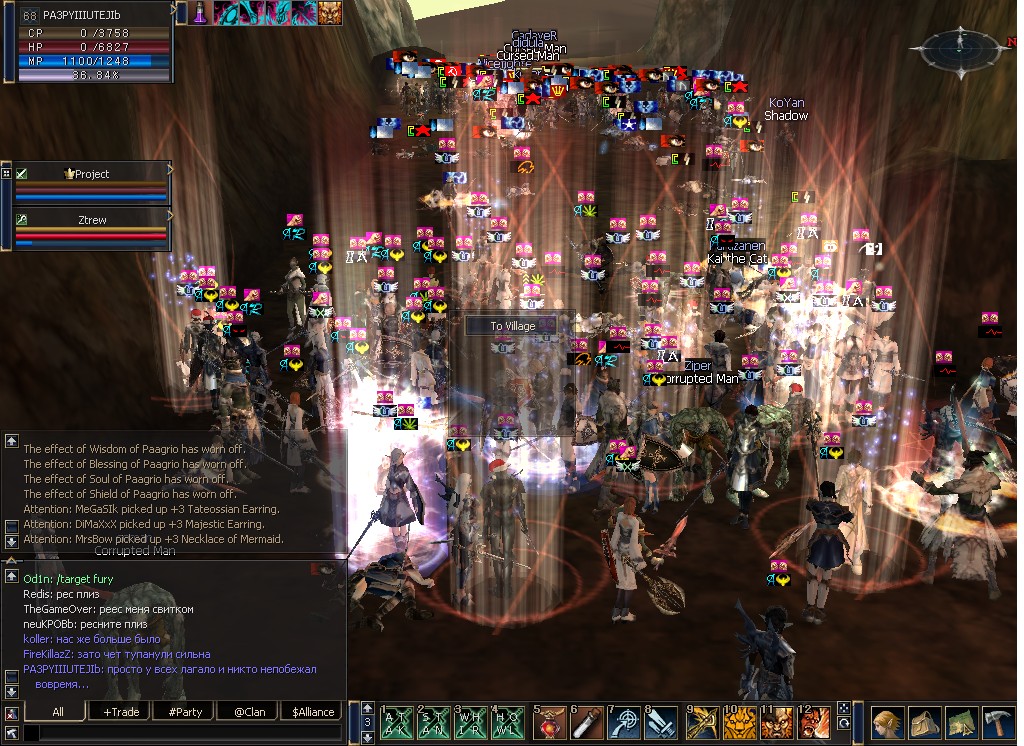The width and height of the screenshot is (1024, 746).
Task: Open the inventory bag icon
Action: coord(924,723)
